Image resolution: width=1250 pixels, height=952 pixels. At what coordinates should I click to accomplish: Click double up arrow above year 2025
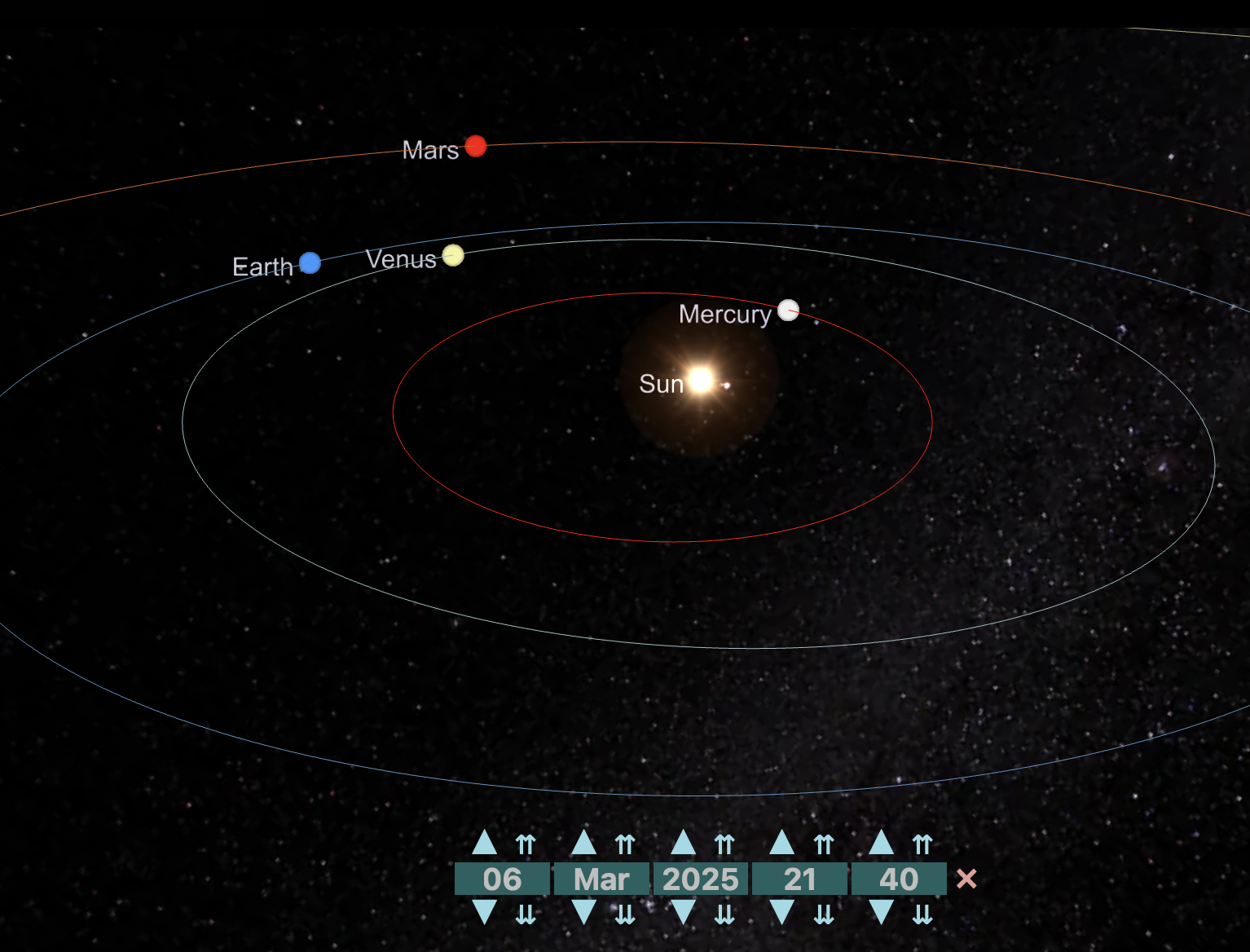pyautogui.click(x=724, y=844)
